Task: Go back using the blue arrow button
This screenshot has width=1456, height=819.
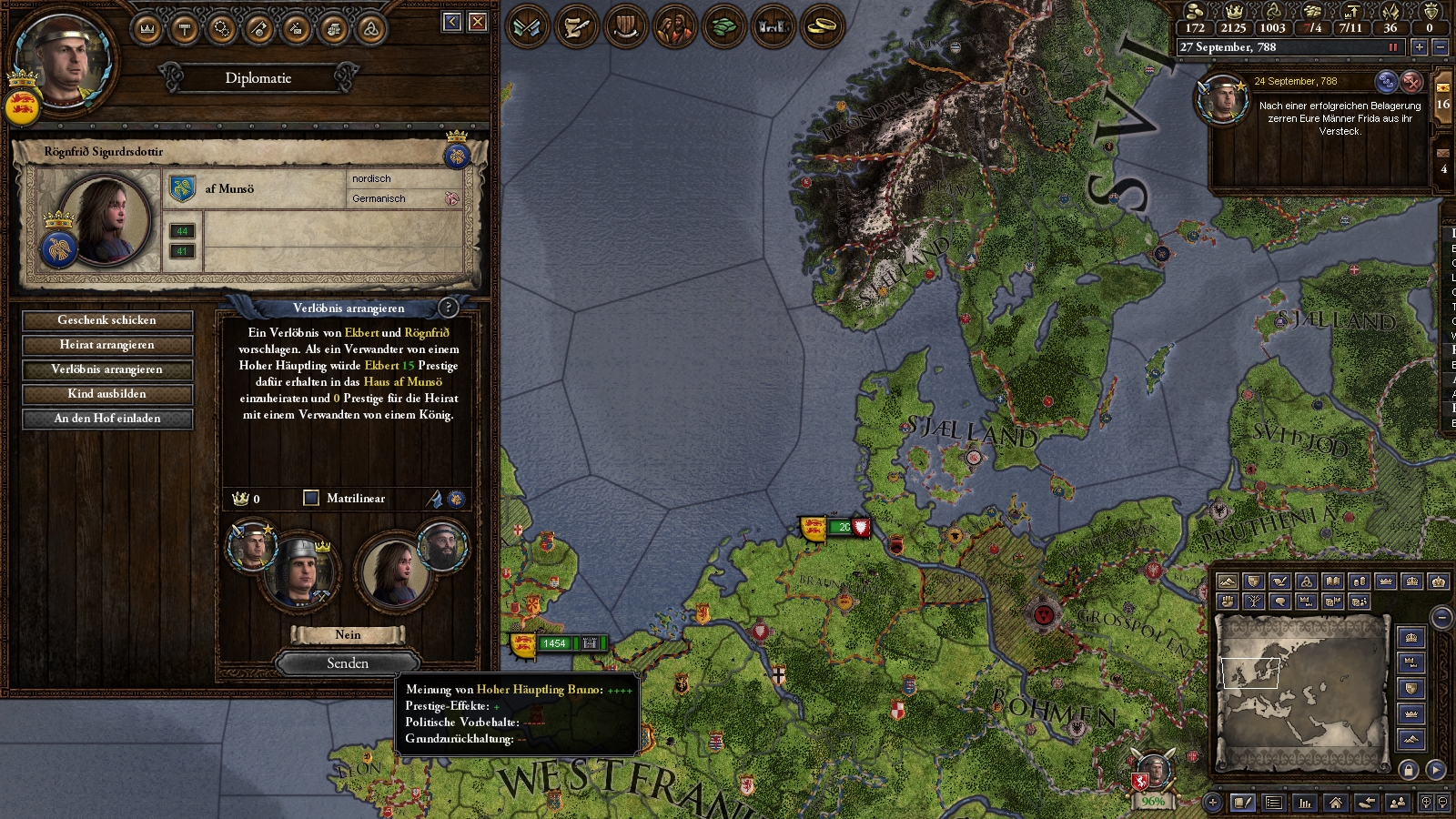Action: point(452,22)
